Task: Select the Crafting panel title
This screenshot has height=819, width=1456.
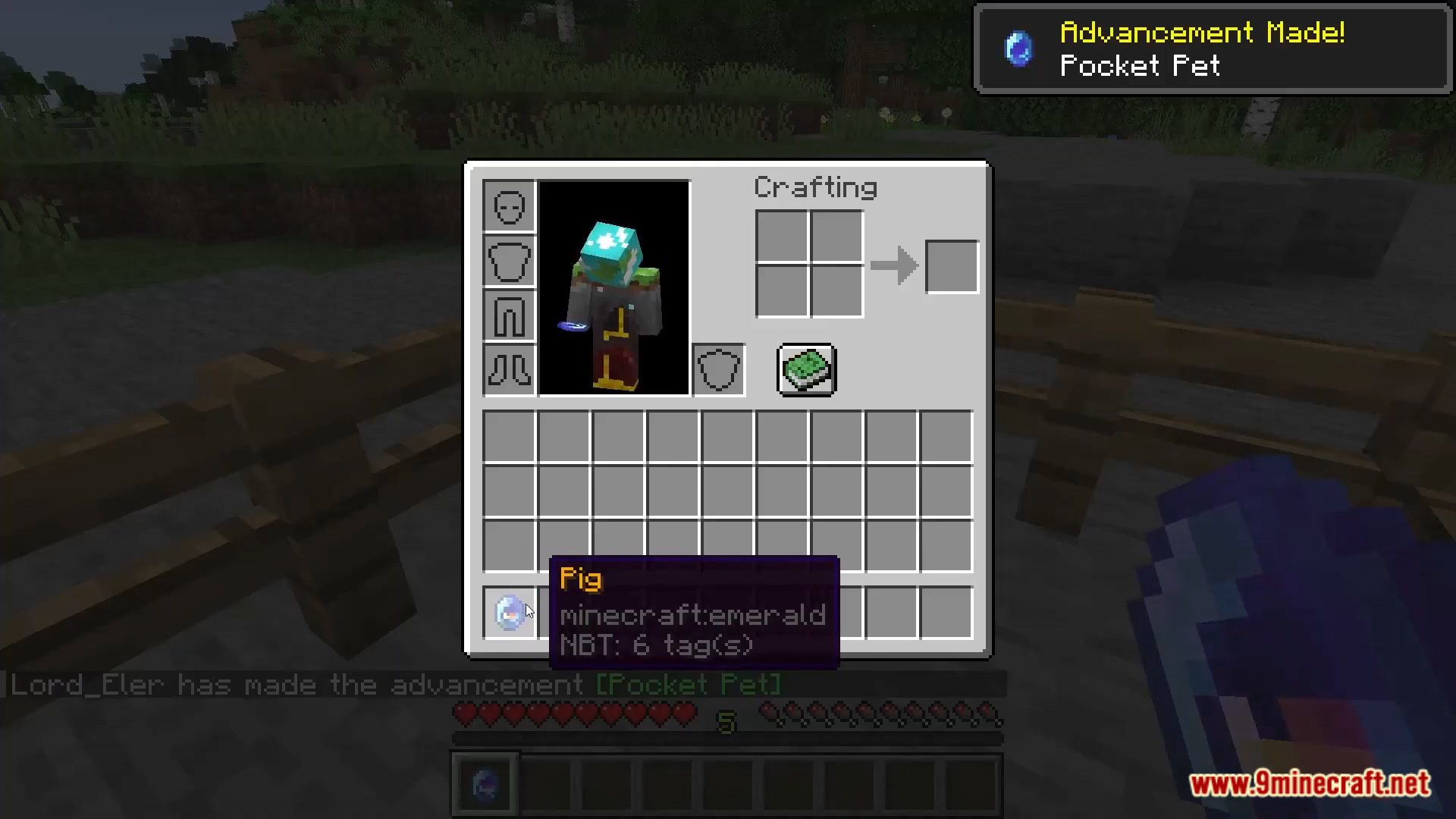Action: pyautogui.click(x=815, y=187)
